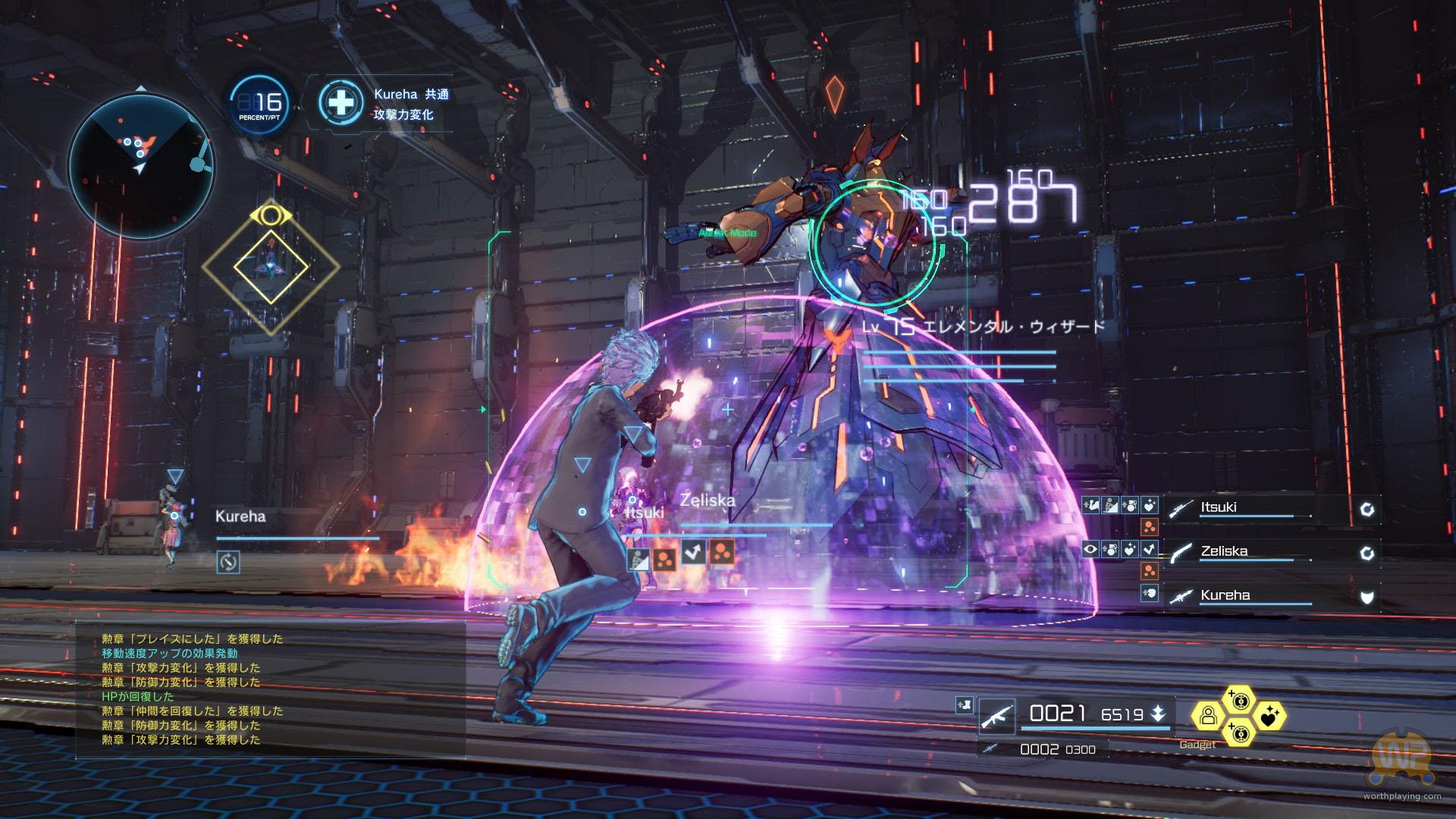The height and width of the screenshot is (819, 1456).
Task: Select Kureha's row in the party list
Action: coord(1271,596)
